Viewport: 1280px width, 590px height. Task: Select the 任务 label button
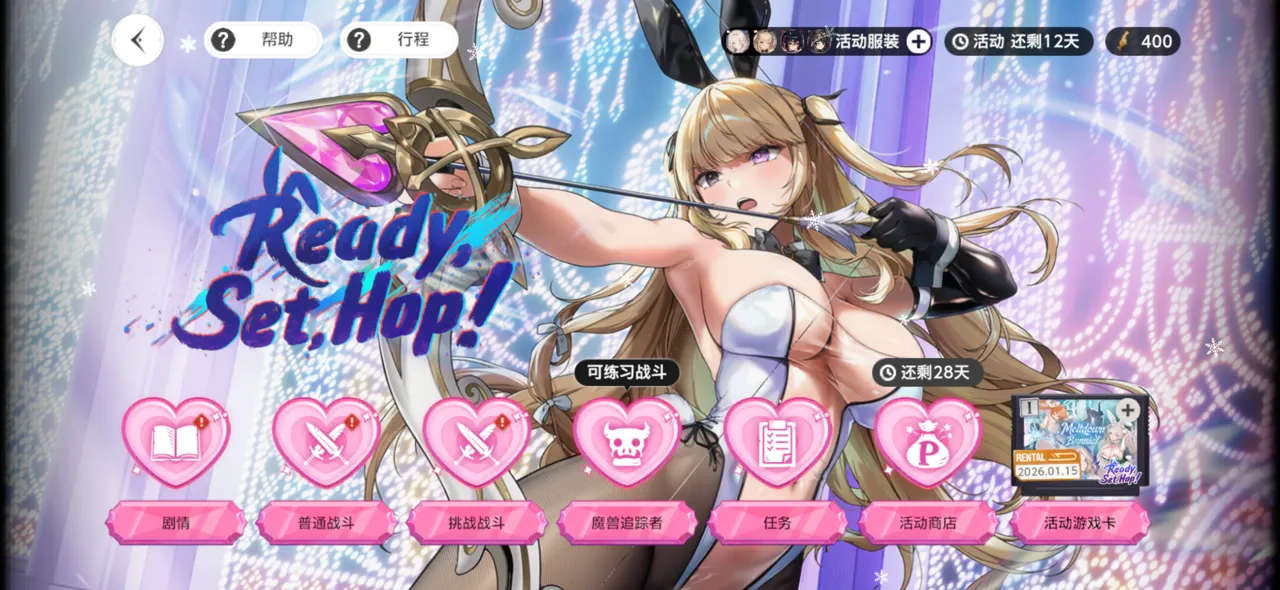point(777,523)
